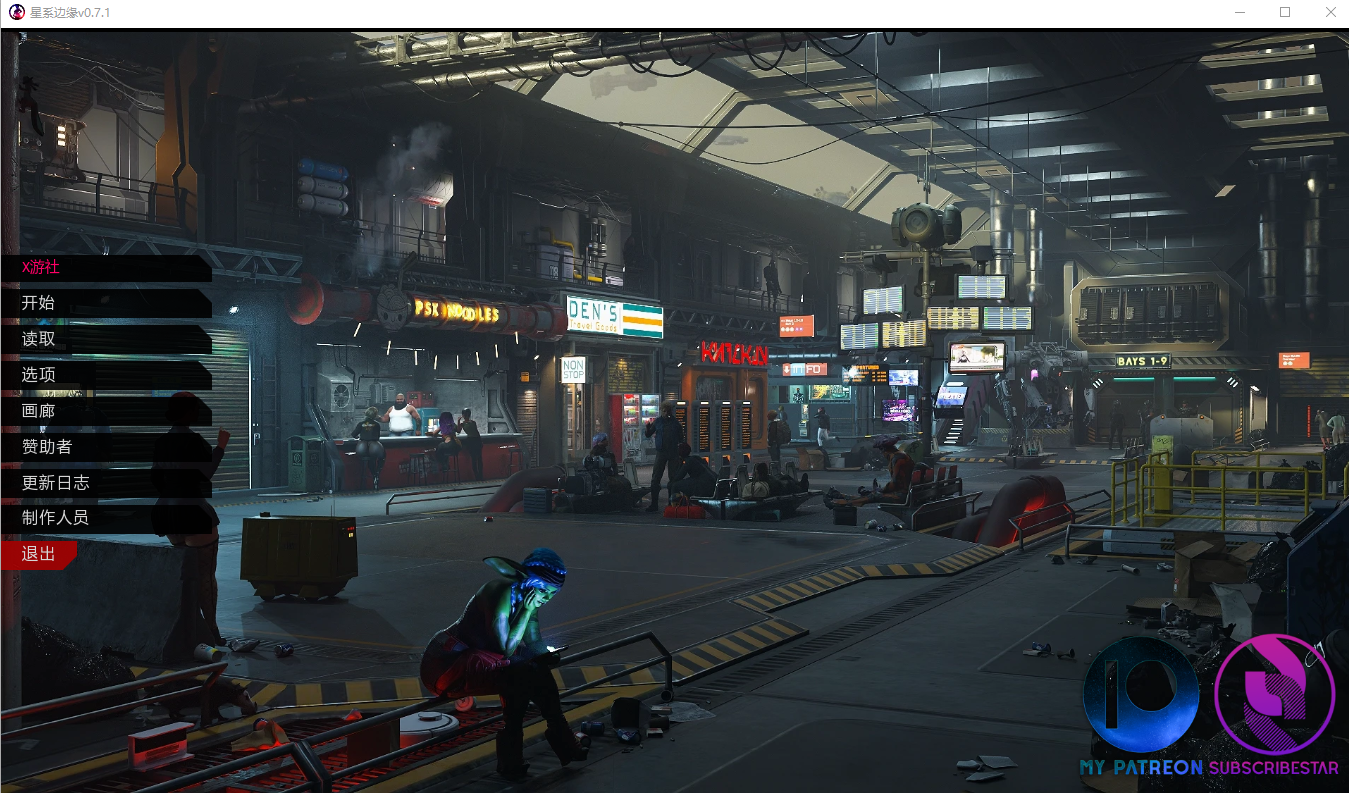1349x793 pixels.
Task: Minimize the game window
Action: click(x=1240, y=13)
